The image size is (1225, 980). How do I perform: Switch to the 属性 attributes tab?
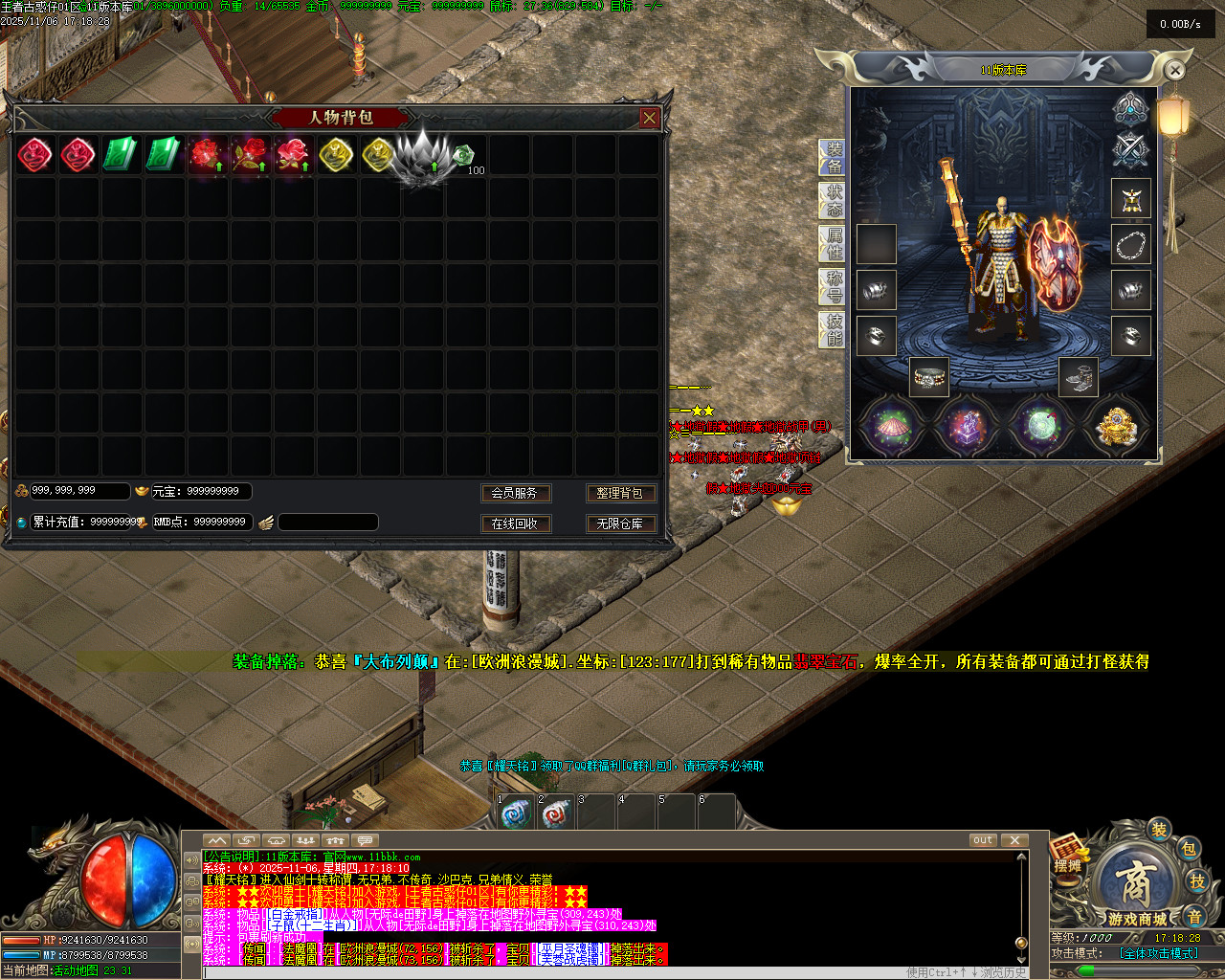pyautogui.click(x=834, y=244)
